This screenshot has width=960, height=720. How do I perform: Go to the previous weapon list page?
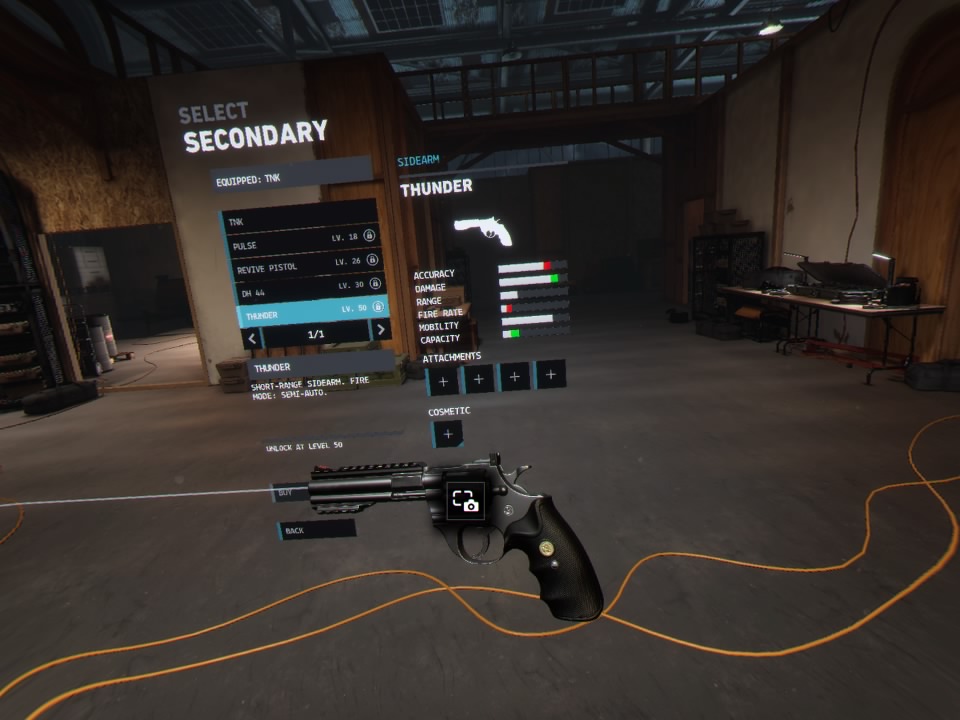coord(253,338)
